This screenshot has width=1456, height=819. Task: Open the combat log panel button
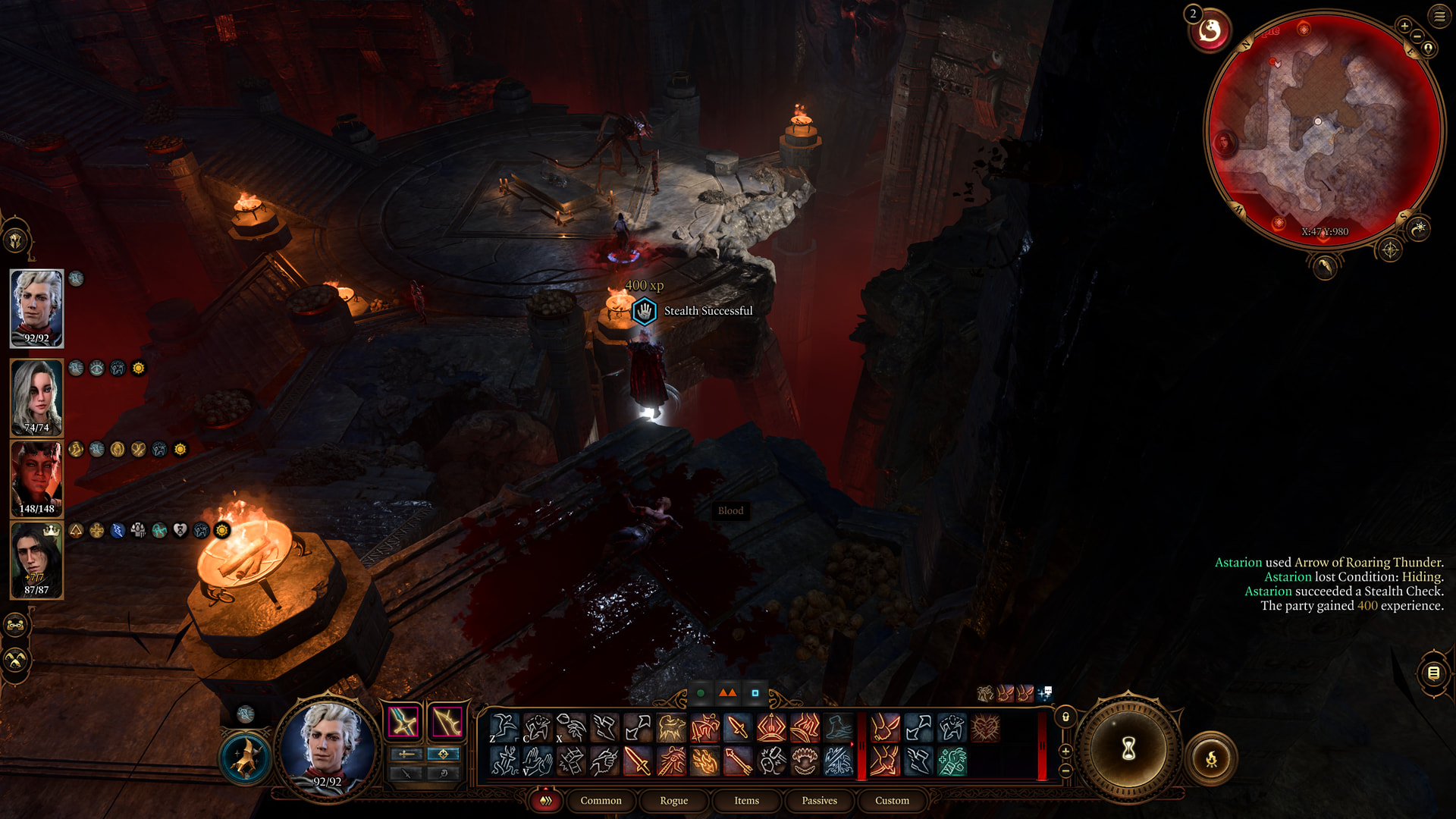(x=1433, y=673)
